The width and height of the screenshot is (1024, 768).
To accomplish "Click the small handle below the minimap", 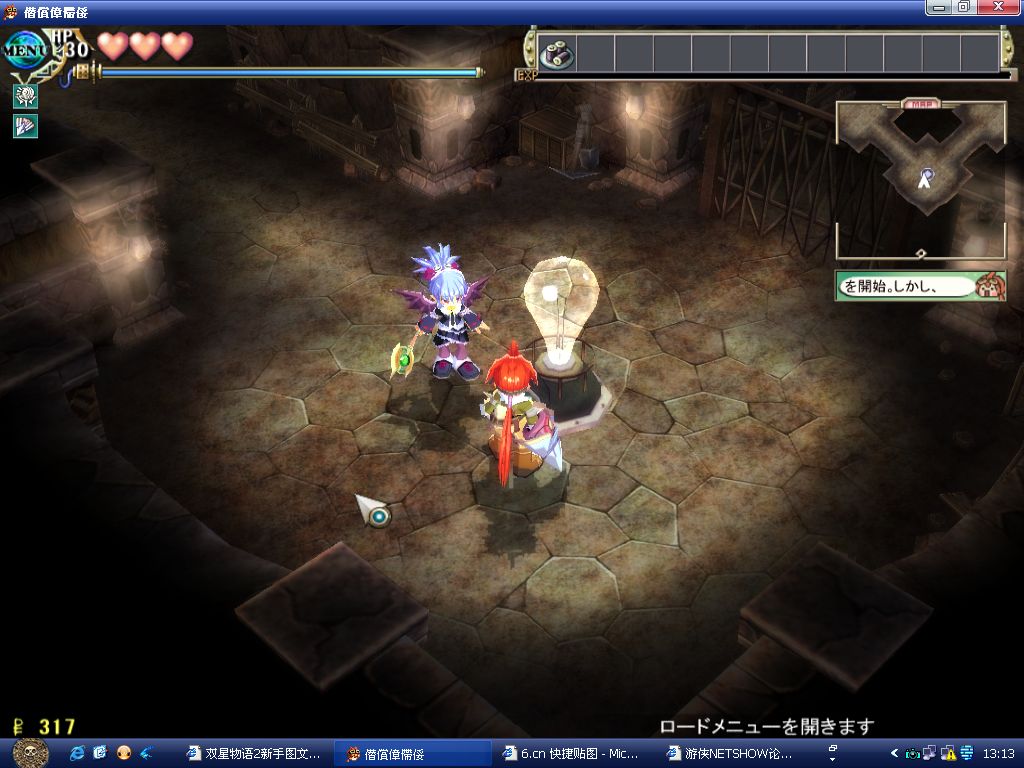I will click(x=920, y=253).
